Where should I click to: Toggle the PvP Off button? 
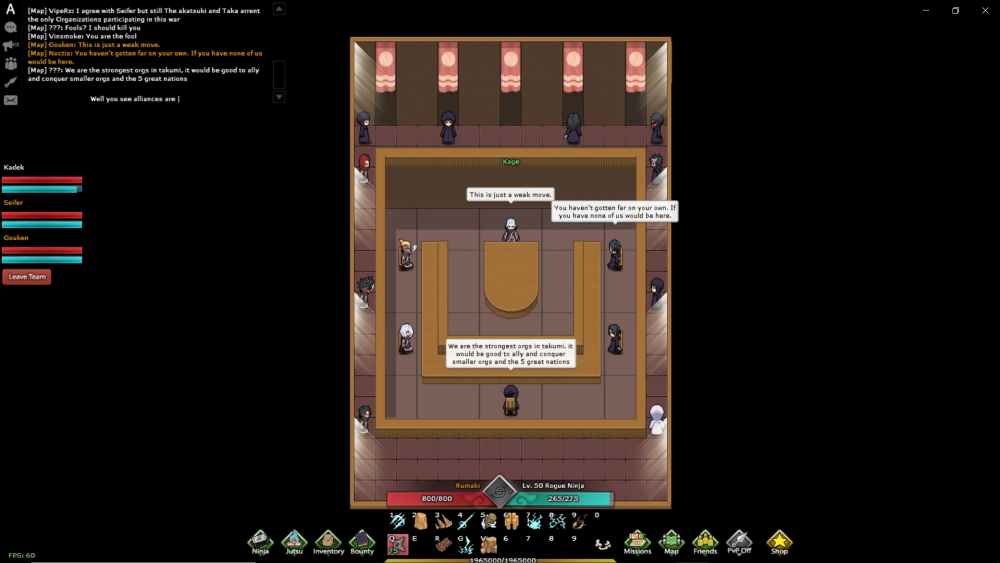pos(739,541)
